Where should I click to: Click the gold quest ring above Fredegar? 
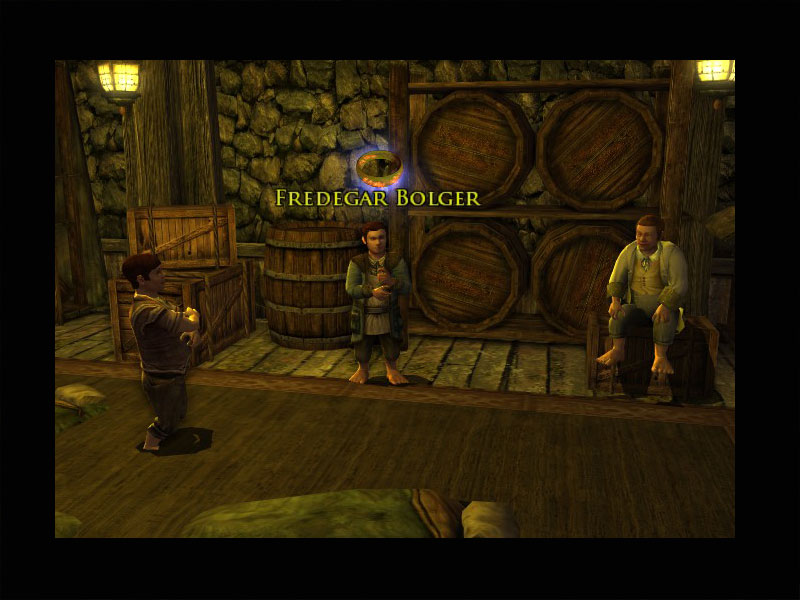click(x=378, y=164)
